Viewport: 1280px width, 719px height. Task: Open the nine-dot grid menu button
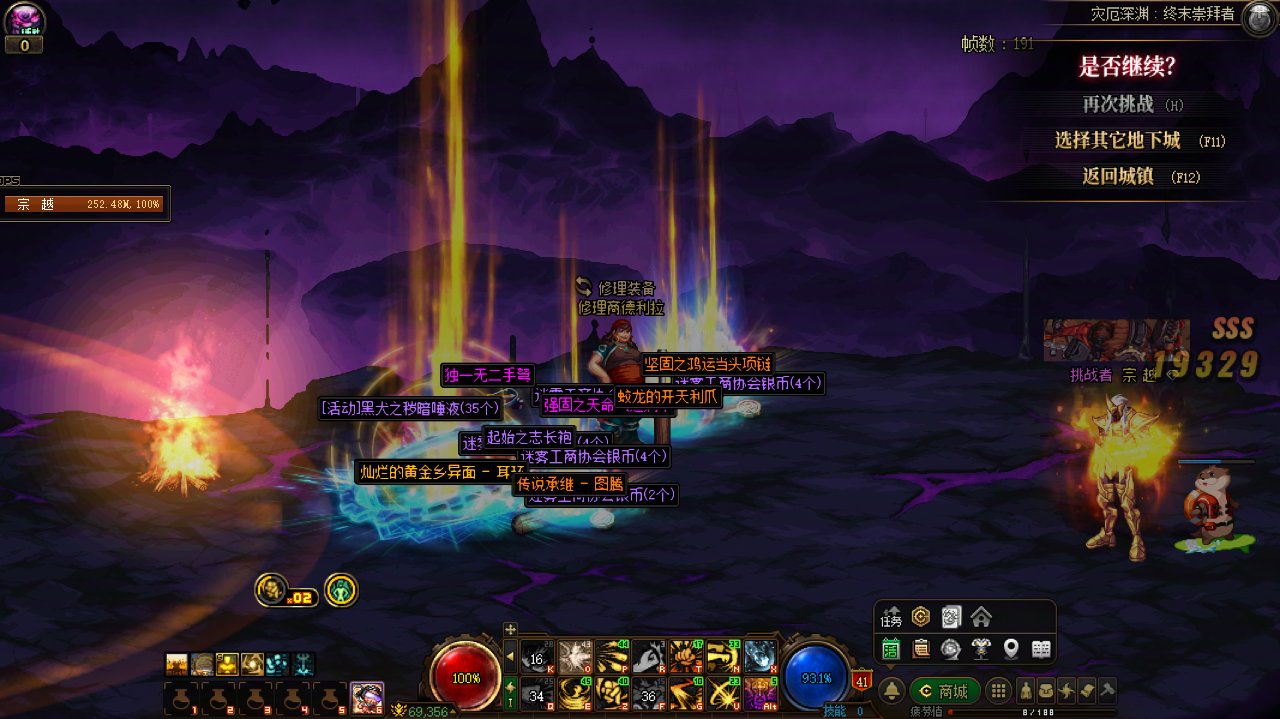click(x=998, y=691)
